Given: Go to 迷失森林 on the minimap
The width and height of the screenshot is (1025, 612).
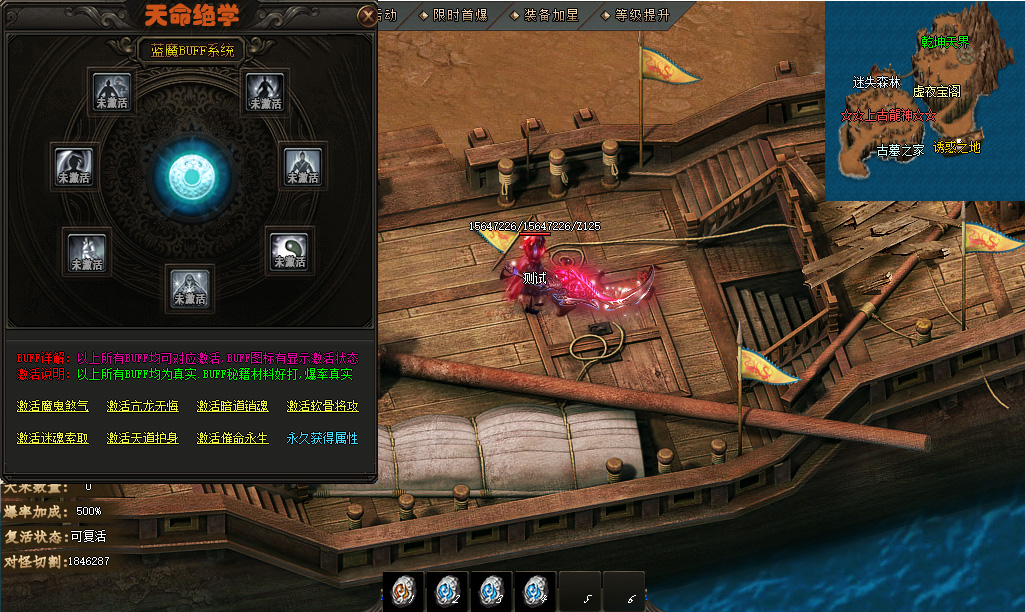Looking at the screenshot, I should click(876, 82).
